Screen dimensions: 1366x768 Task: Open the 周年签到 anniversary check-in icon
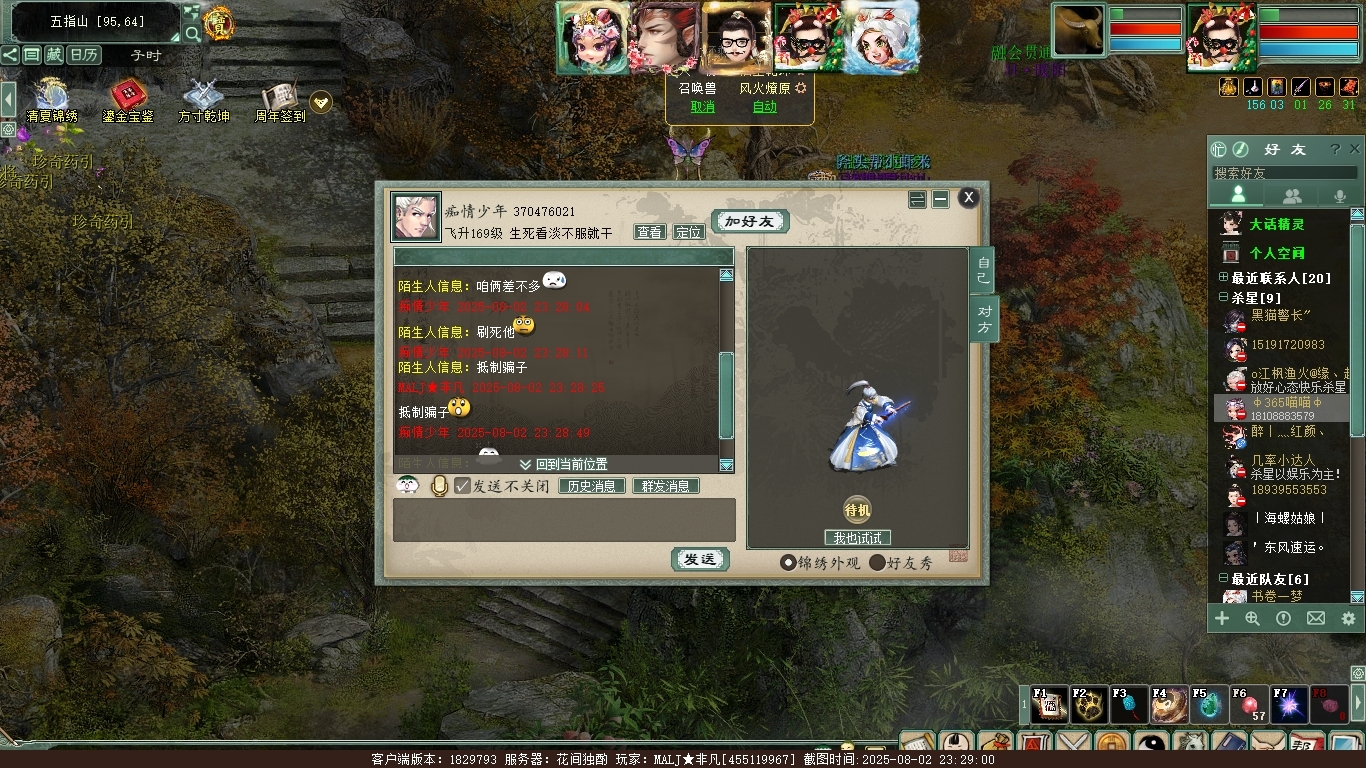click(281, 100)
